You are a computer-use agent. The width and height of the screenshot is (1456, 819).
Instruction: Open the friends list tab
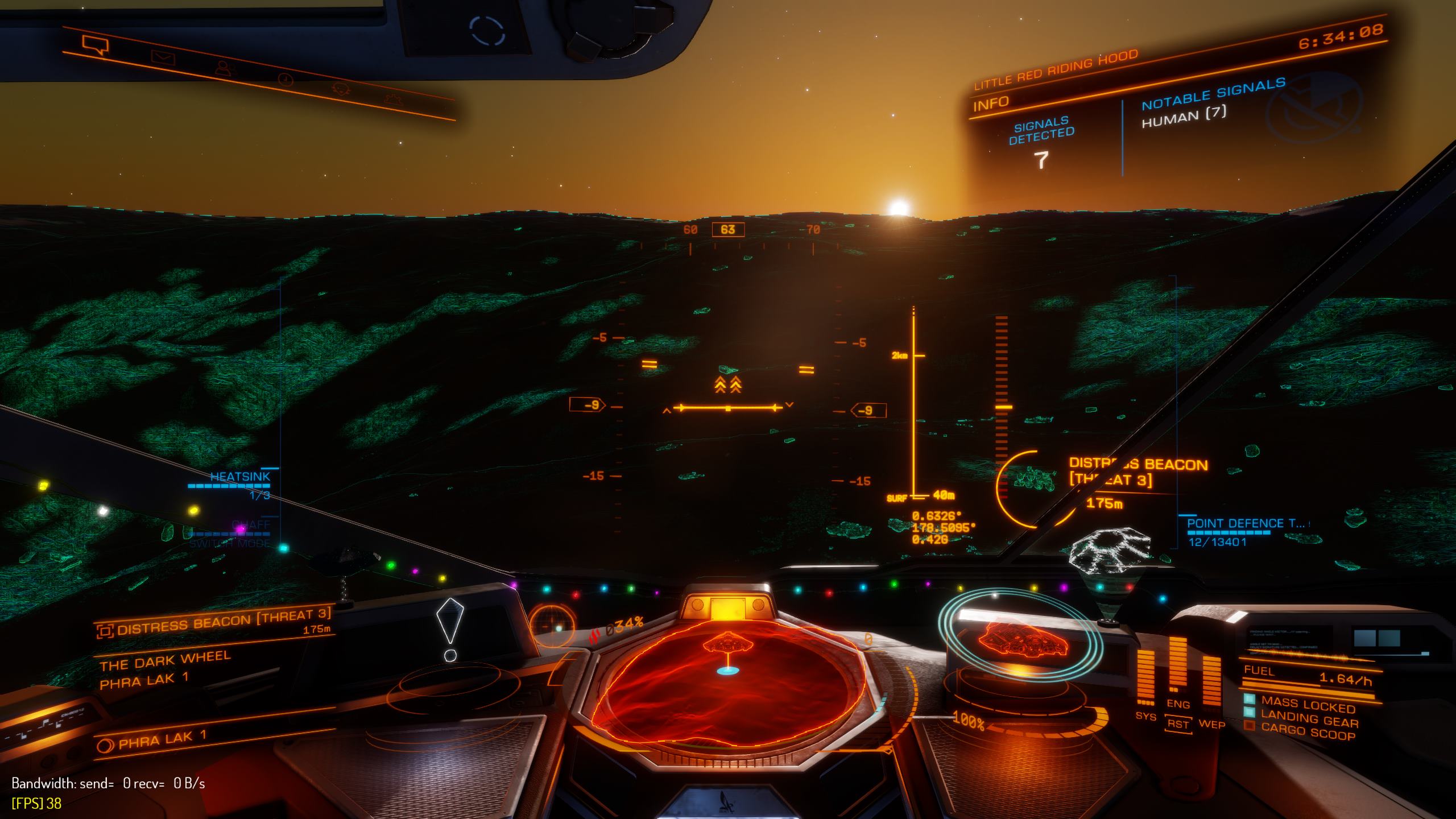(x=225, y=69)
